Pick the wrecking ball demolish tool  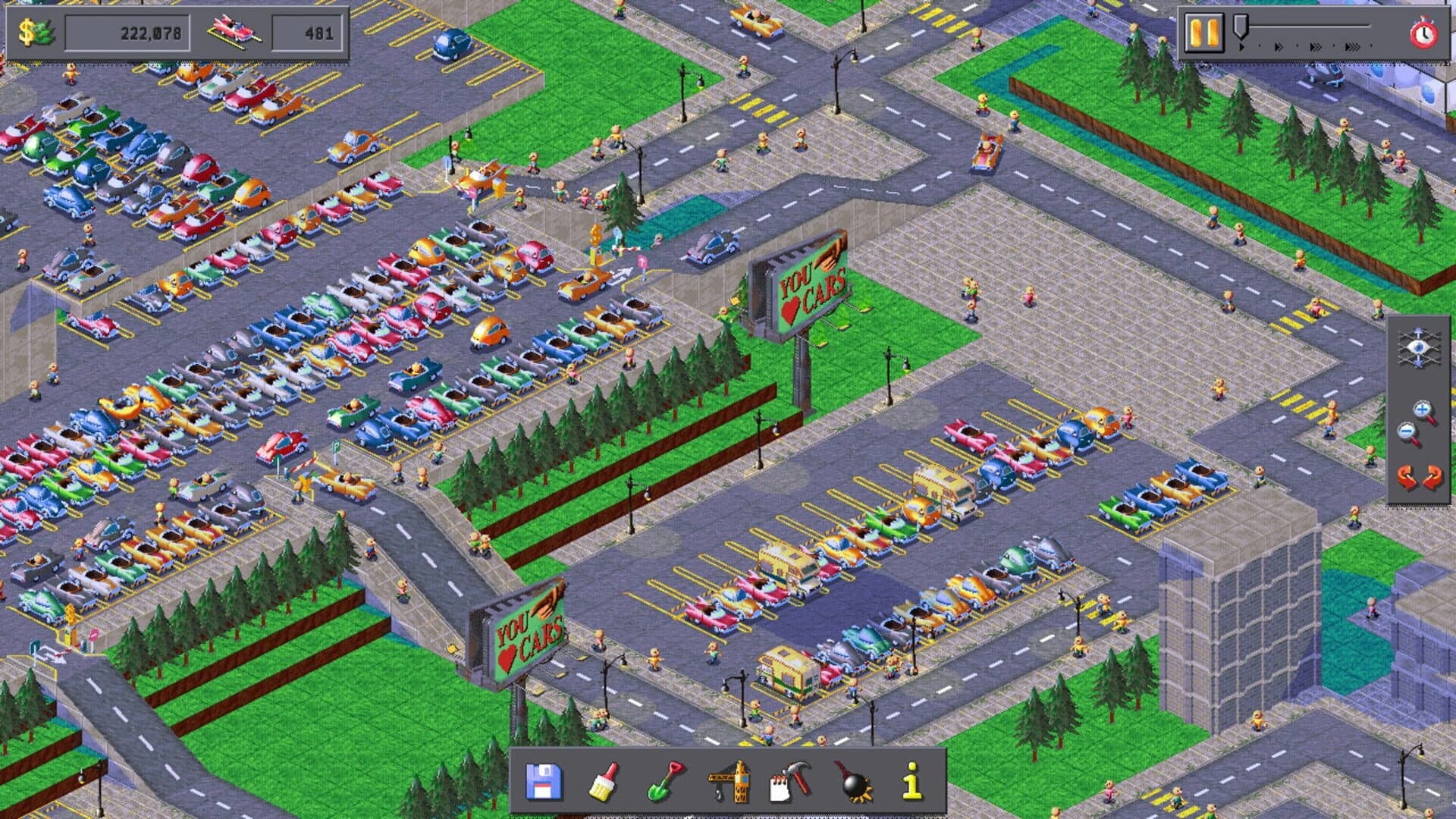(851, 785)
